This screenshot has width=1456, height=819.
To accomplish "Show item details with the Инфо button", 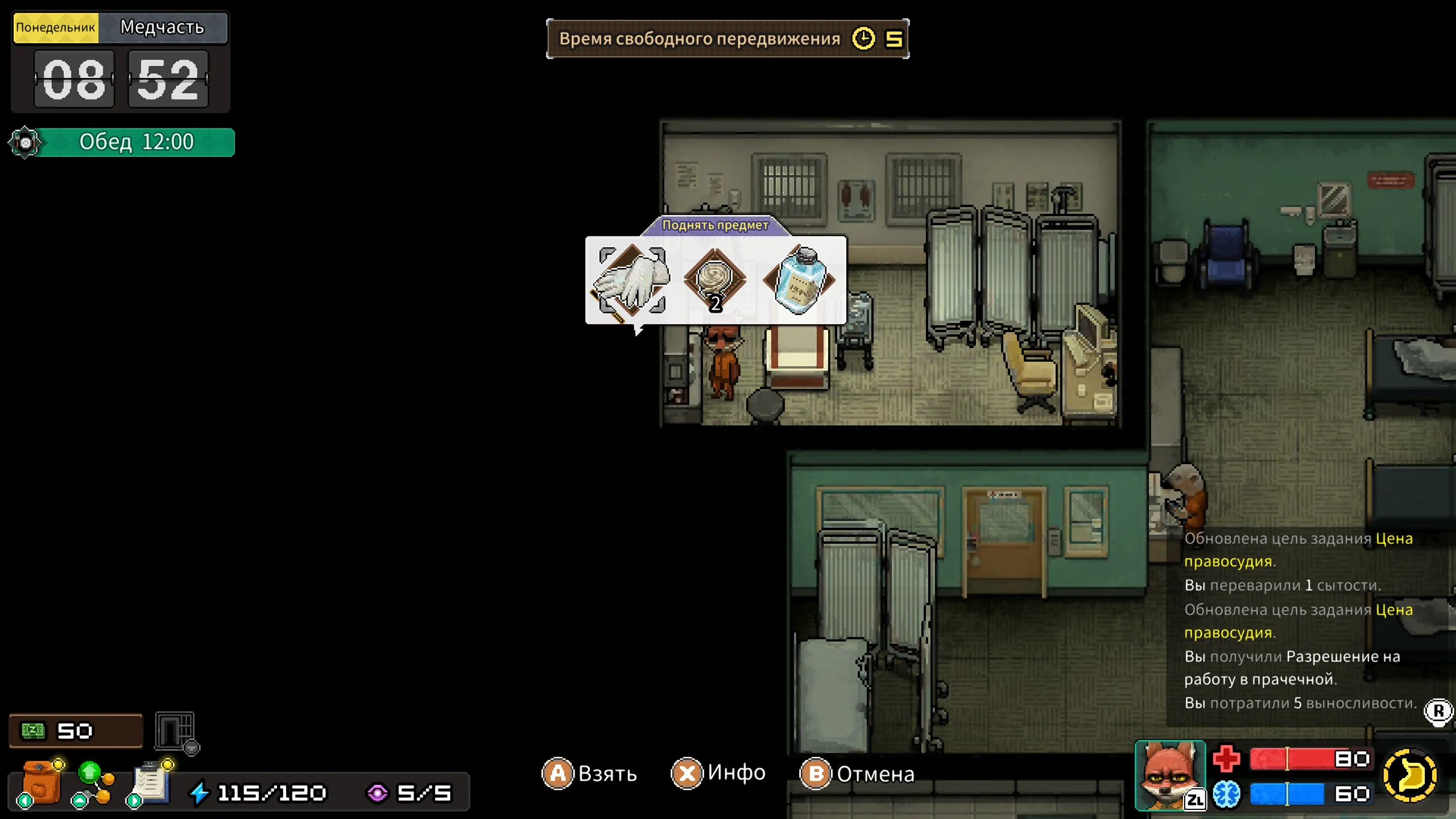I will (x=719, y=773).
